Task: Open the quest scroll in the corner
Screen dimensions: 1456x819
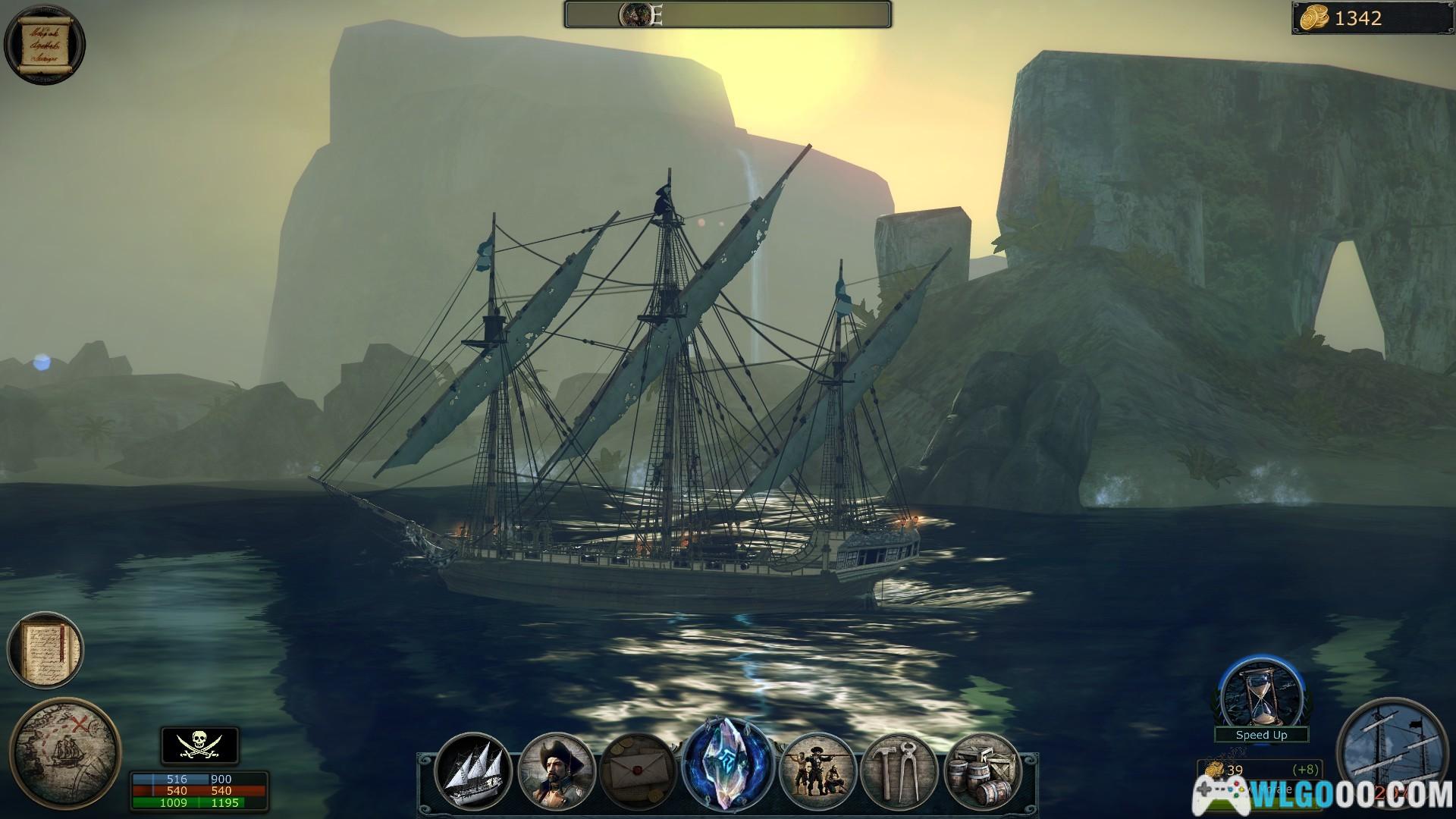Action: (44, 44)
